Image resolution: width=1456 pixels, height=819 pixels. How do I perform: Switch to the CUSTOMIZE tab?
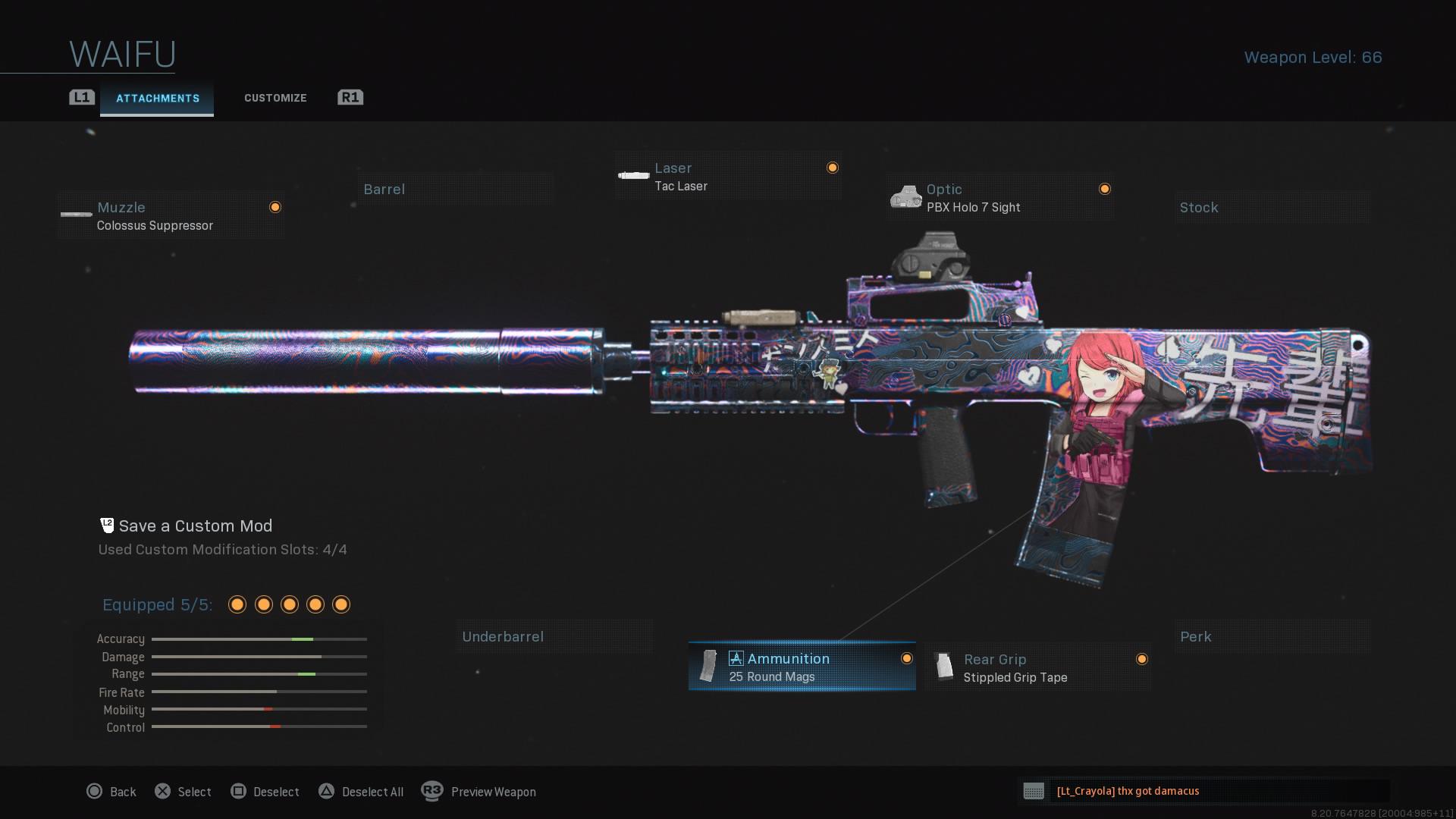pos(275,98)
